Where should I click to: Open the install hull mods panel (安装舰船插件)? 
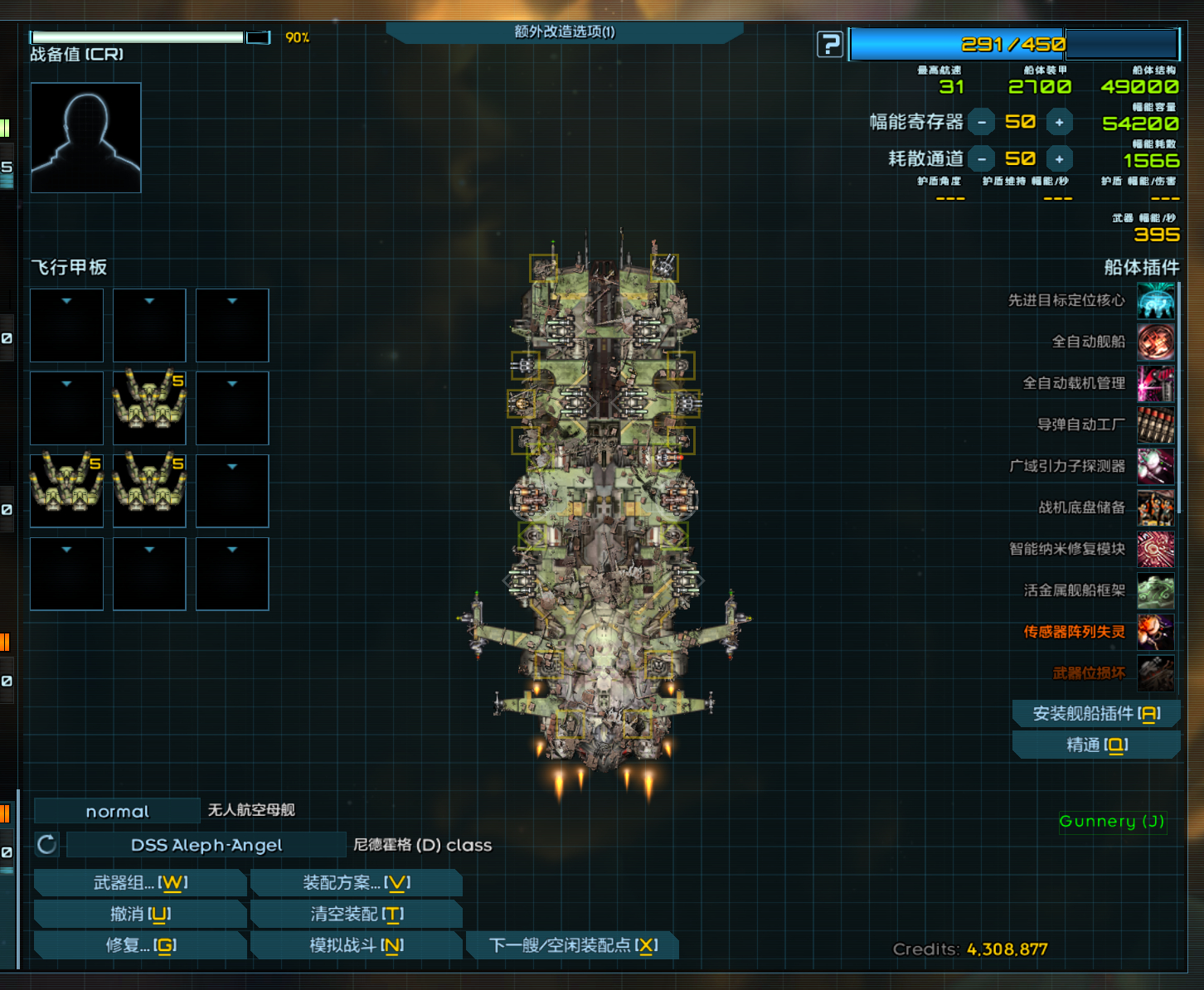[1096, 713]
